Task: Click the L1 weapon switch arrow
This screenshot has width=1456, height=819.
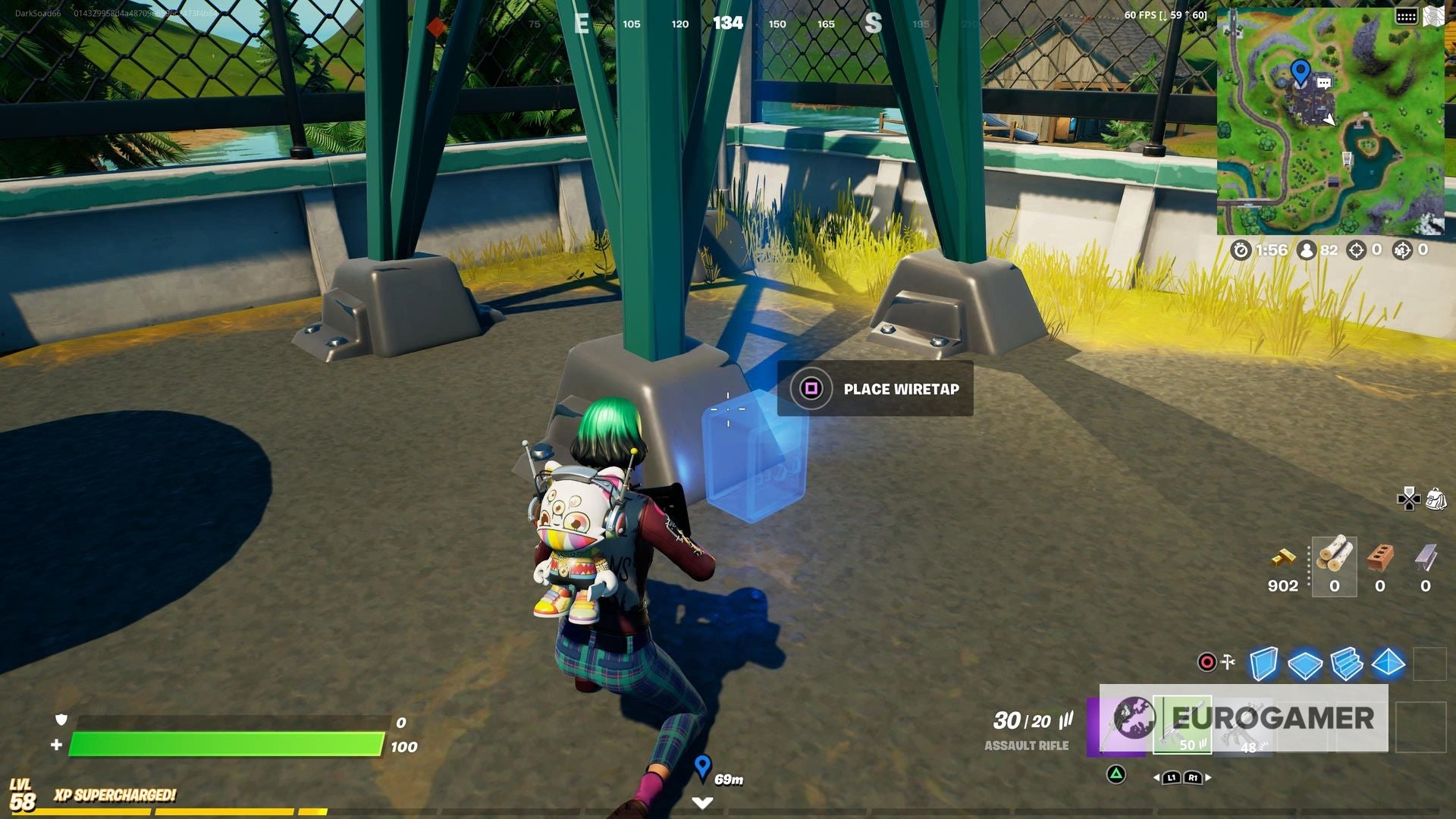Action: coord(1172,778)
